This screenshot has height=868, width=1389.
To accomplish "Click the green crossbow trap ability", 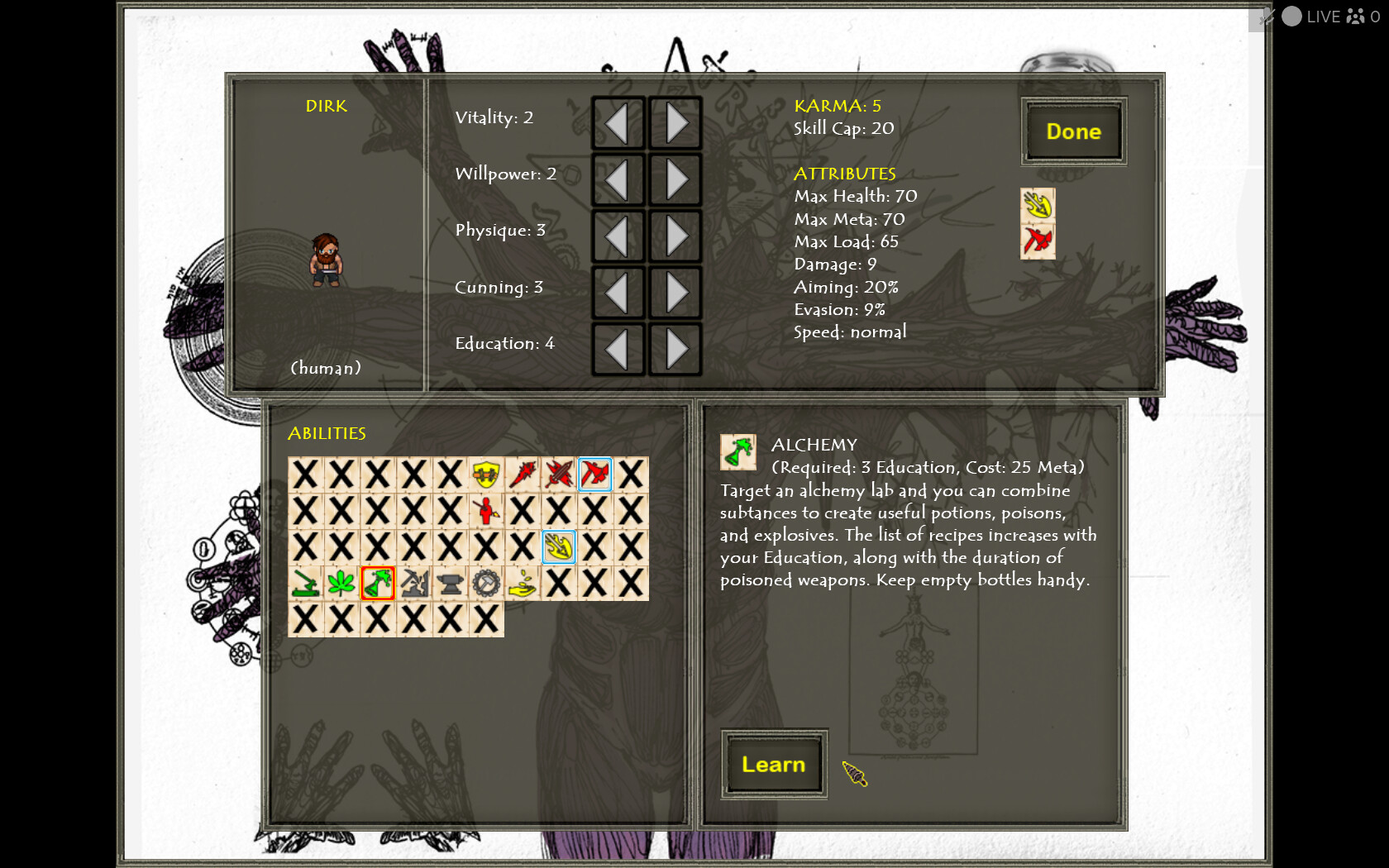I will point(304,584).
